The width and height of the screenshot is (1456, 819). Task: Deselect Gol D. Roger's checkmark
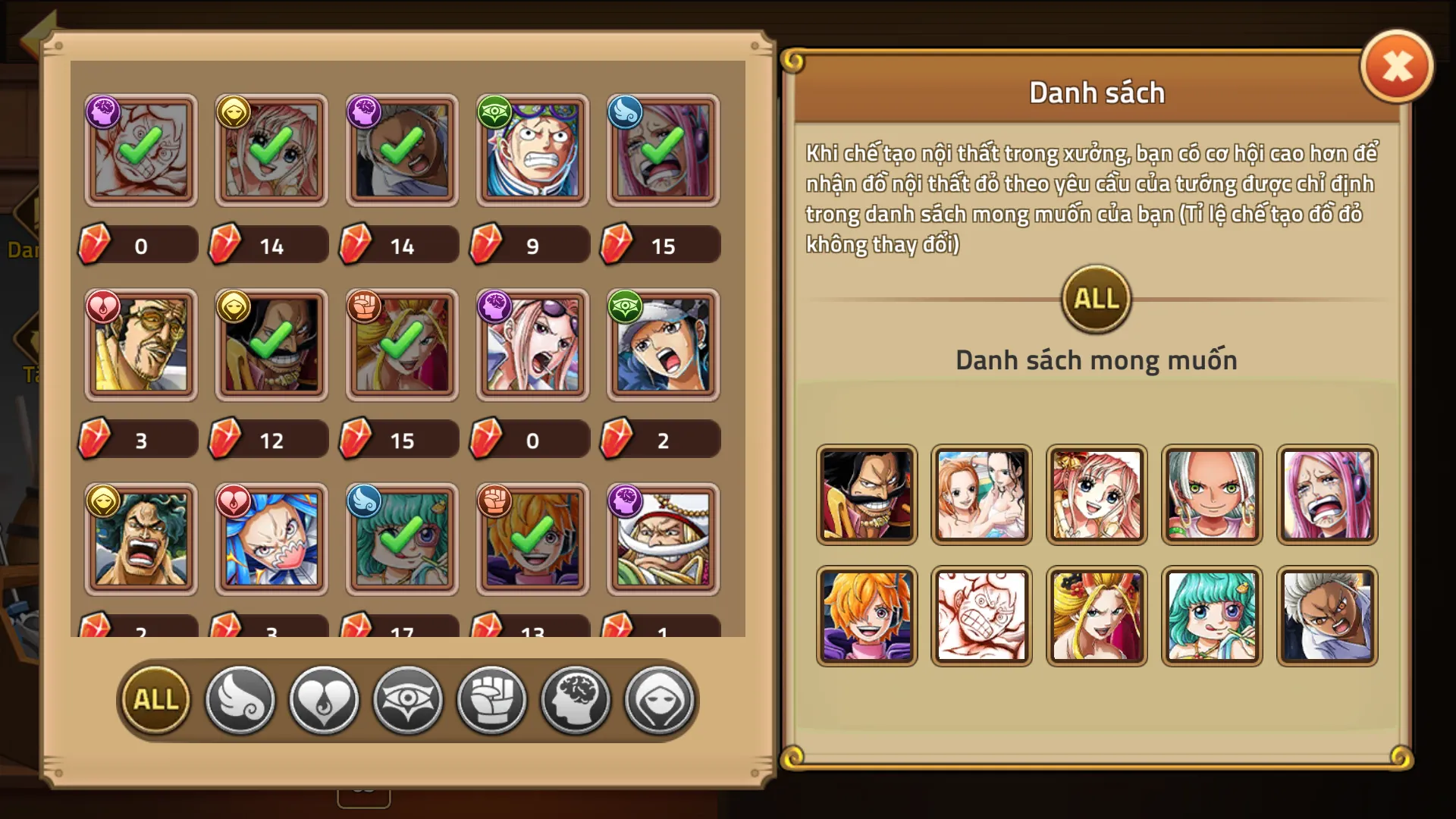[x=270, y=346]
